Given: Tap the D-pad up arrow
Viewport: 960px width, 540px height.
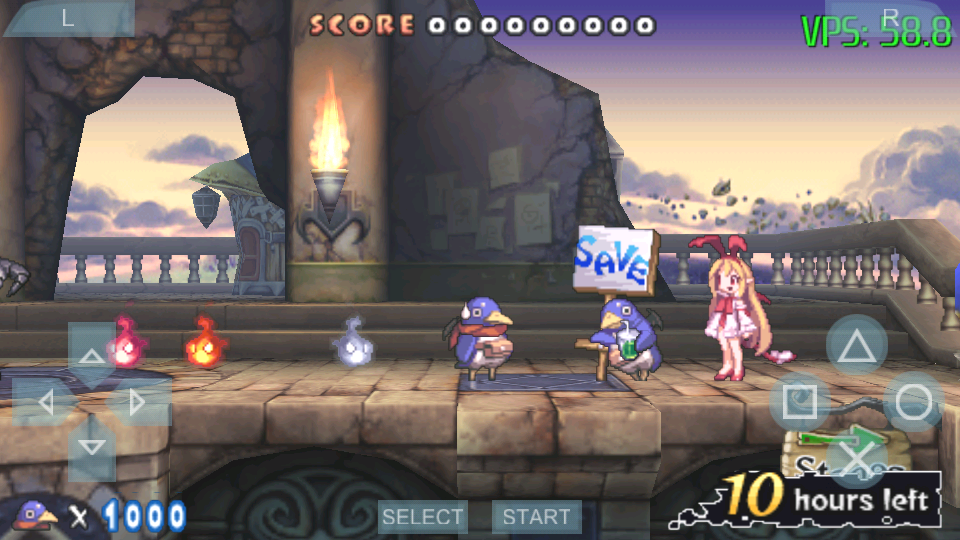Looking at the screenshot, I should [x=91, y=356].
